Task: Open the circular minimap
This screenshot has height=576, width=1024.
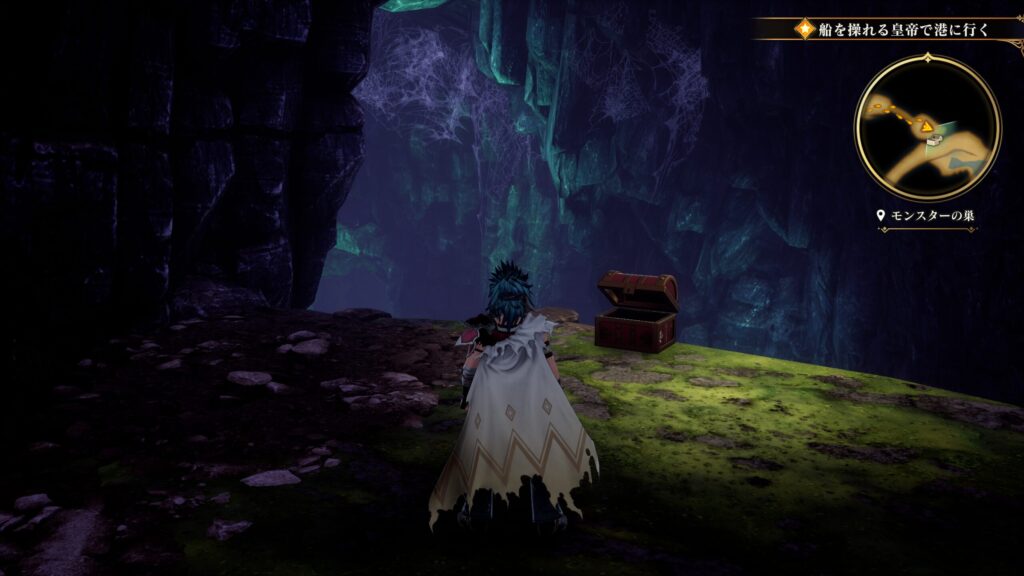Action: click(927, 127)
